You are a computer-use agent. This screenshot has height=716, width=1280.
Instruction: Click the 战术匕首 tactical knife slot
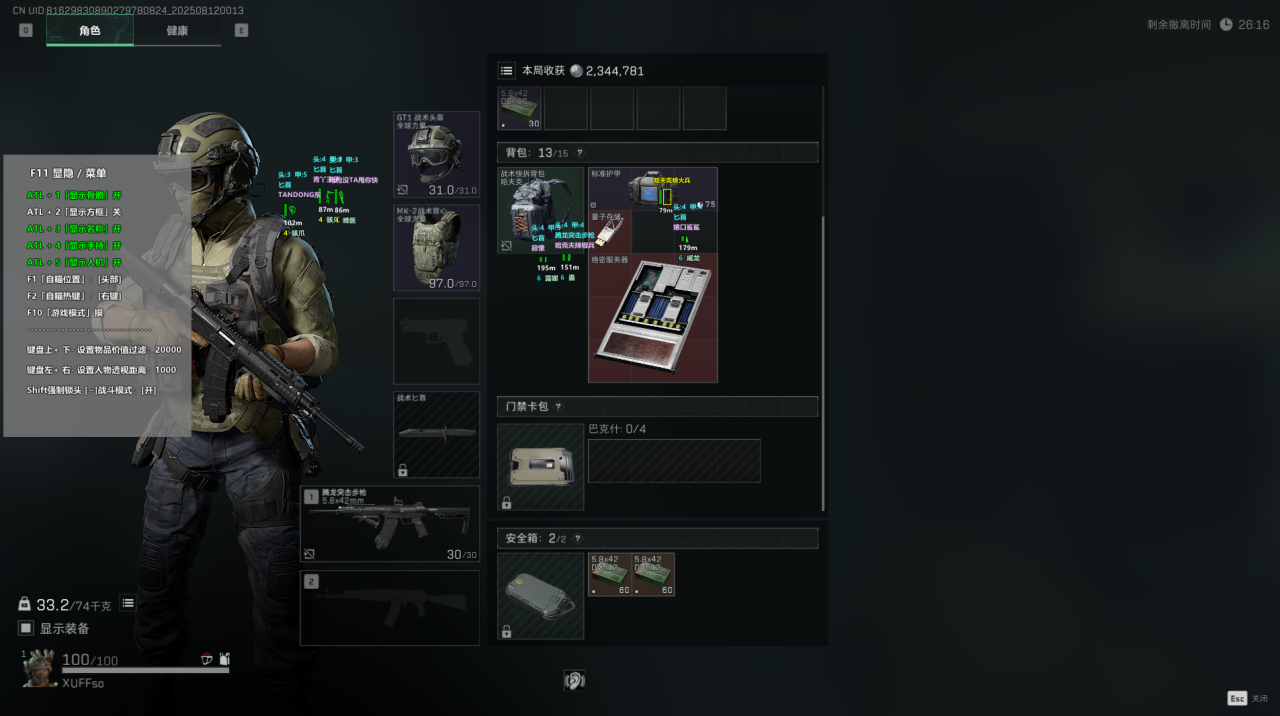point(436,434)
